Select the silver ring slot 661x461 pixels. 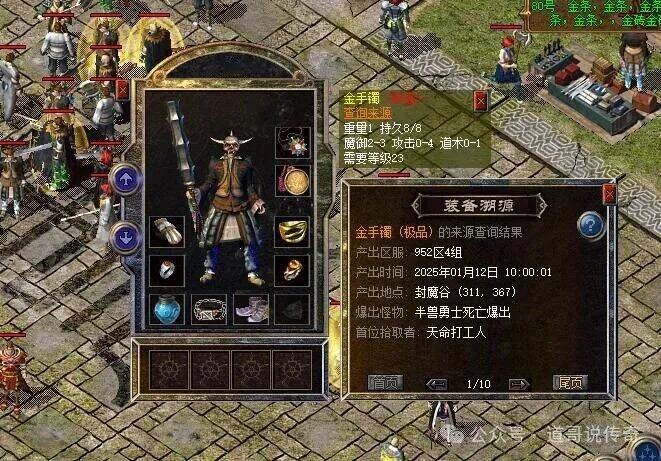tap(167, 270)
